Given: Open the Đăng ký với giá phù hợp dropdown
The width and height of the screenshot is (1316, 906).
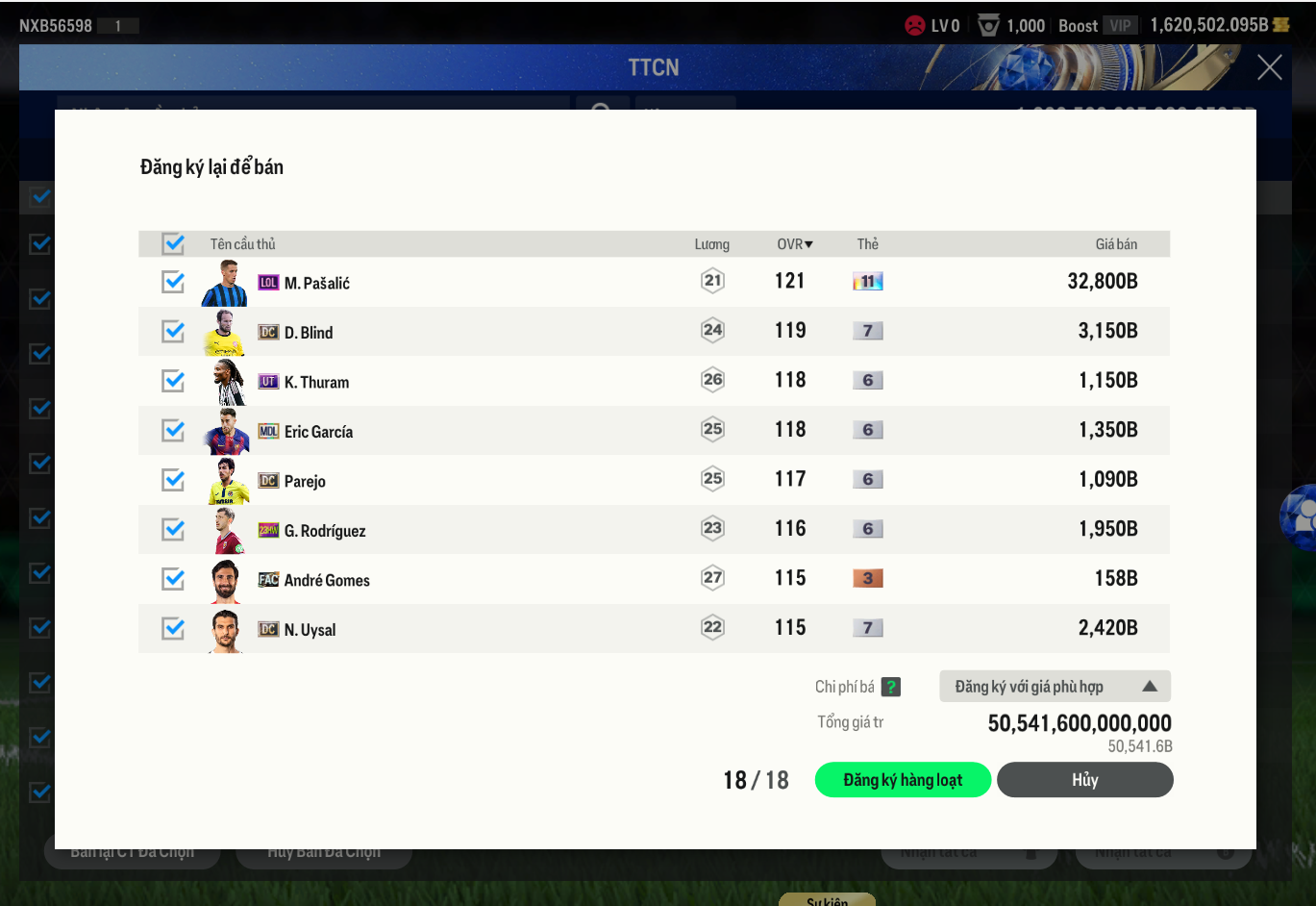Looking at the screenshot, I should pyautogui.click(x=1055, y=687).
